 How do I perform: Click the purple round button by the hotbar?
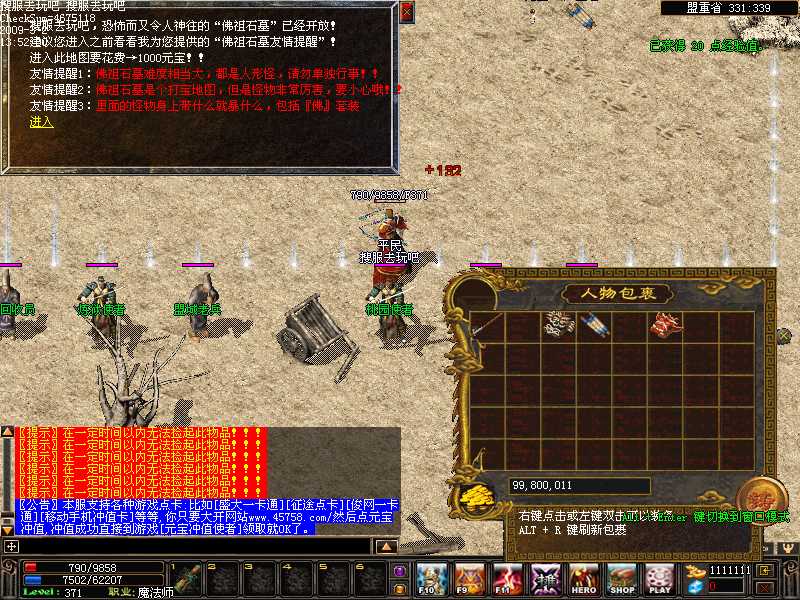pos(399,570)
